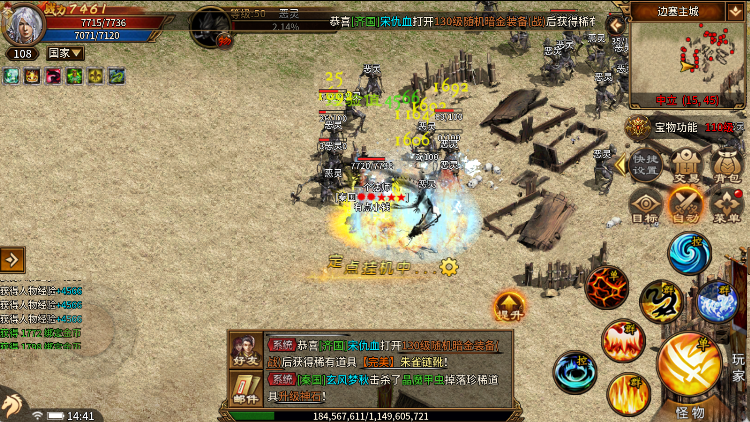Click the 提升 upgrade arrow icon
This screenshot has width=750, height=422.
pyautogui.click(x=509, y=306)
